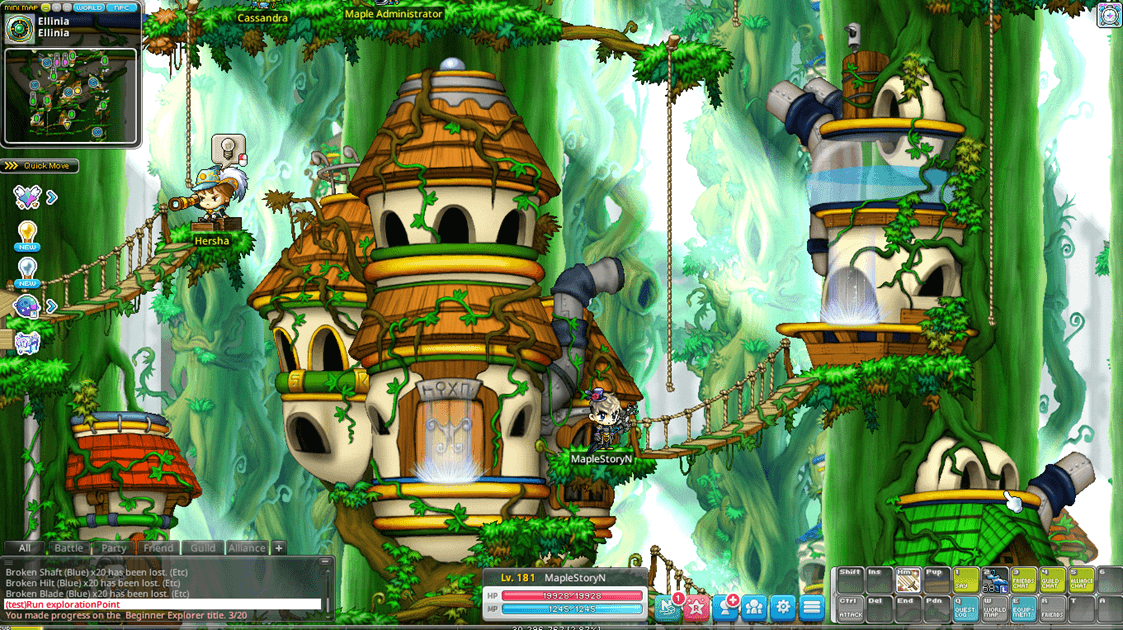Select the All chat tab
Image resolution: width=1123 pixels, height=630 pixels.
pos(25,548)
